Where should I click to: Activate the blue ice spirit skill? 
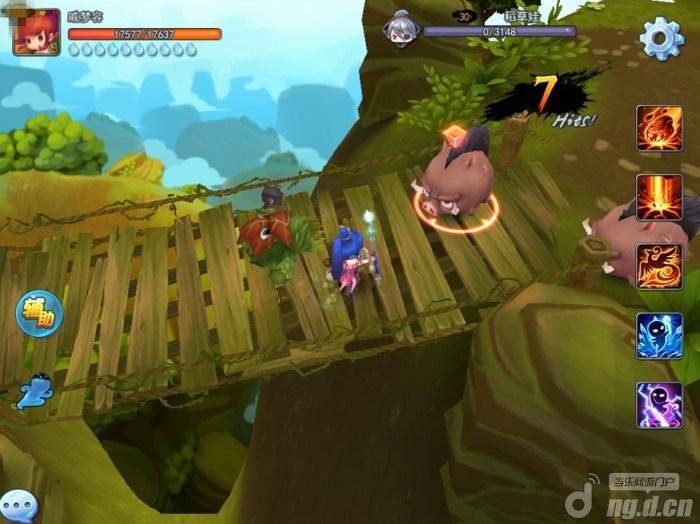pos(659,335)
